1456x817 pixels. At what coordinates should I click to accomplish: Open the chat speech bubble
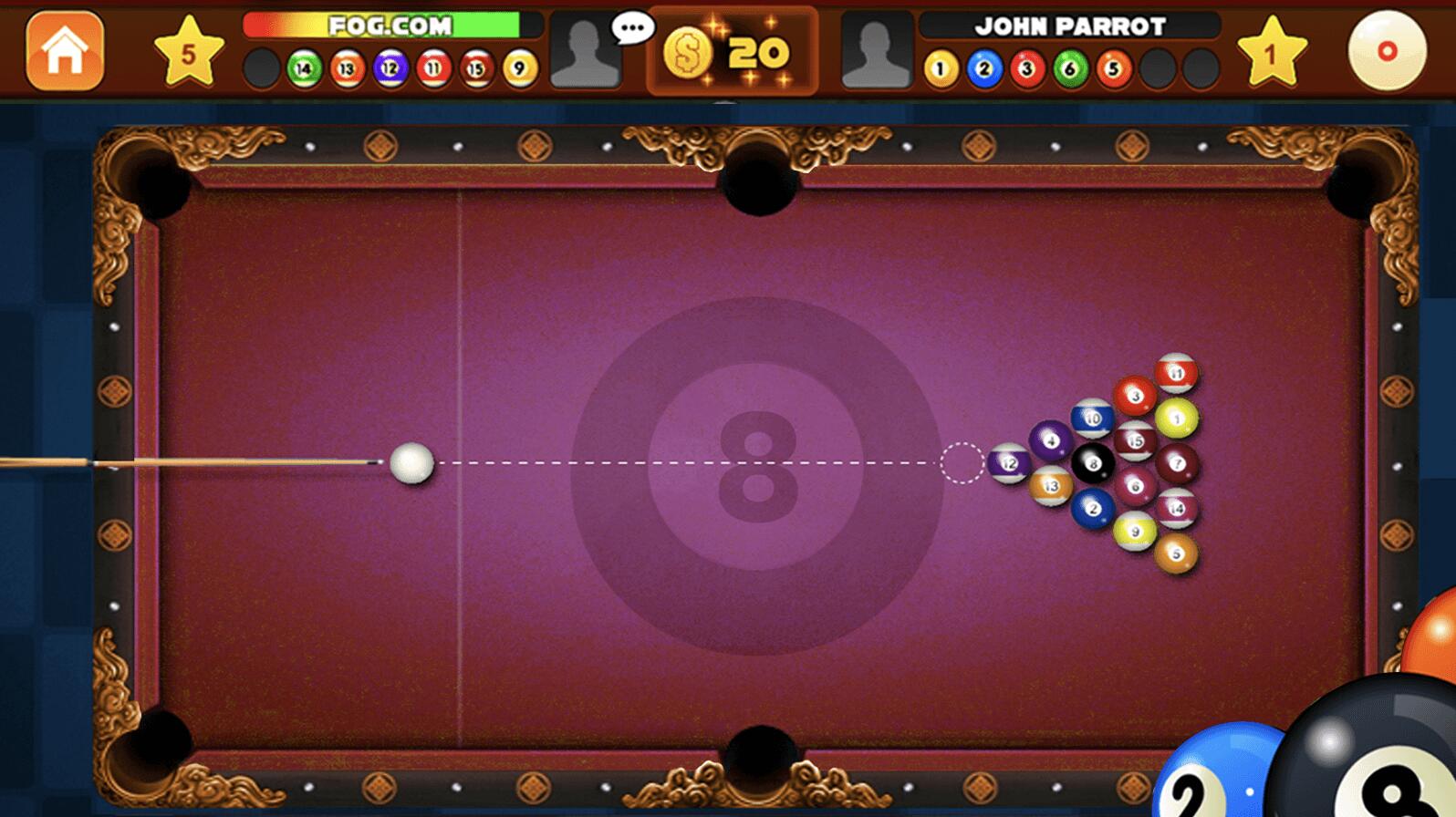coord(632,27)
